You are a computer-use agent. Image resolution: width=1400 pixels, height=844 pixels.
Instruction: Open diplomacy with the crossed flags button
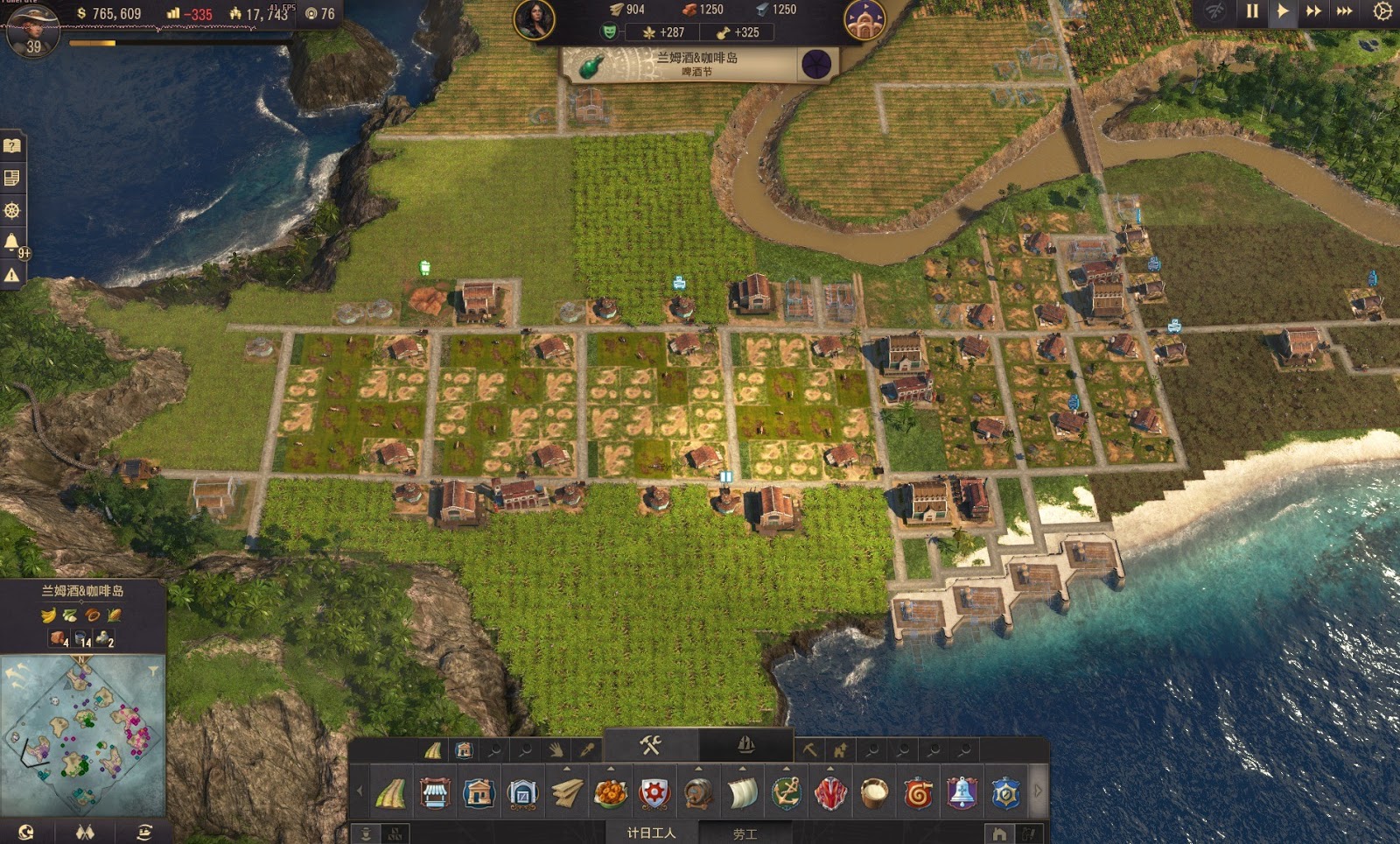[85, 832]
